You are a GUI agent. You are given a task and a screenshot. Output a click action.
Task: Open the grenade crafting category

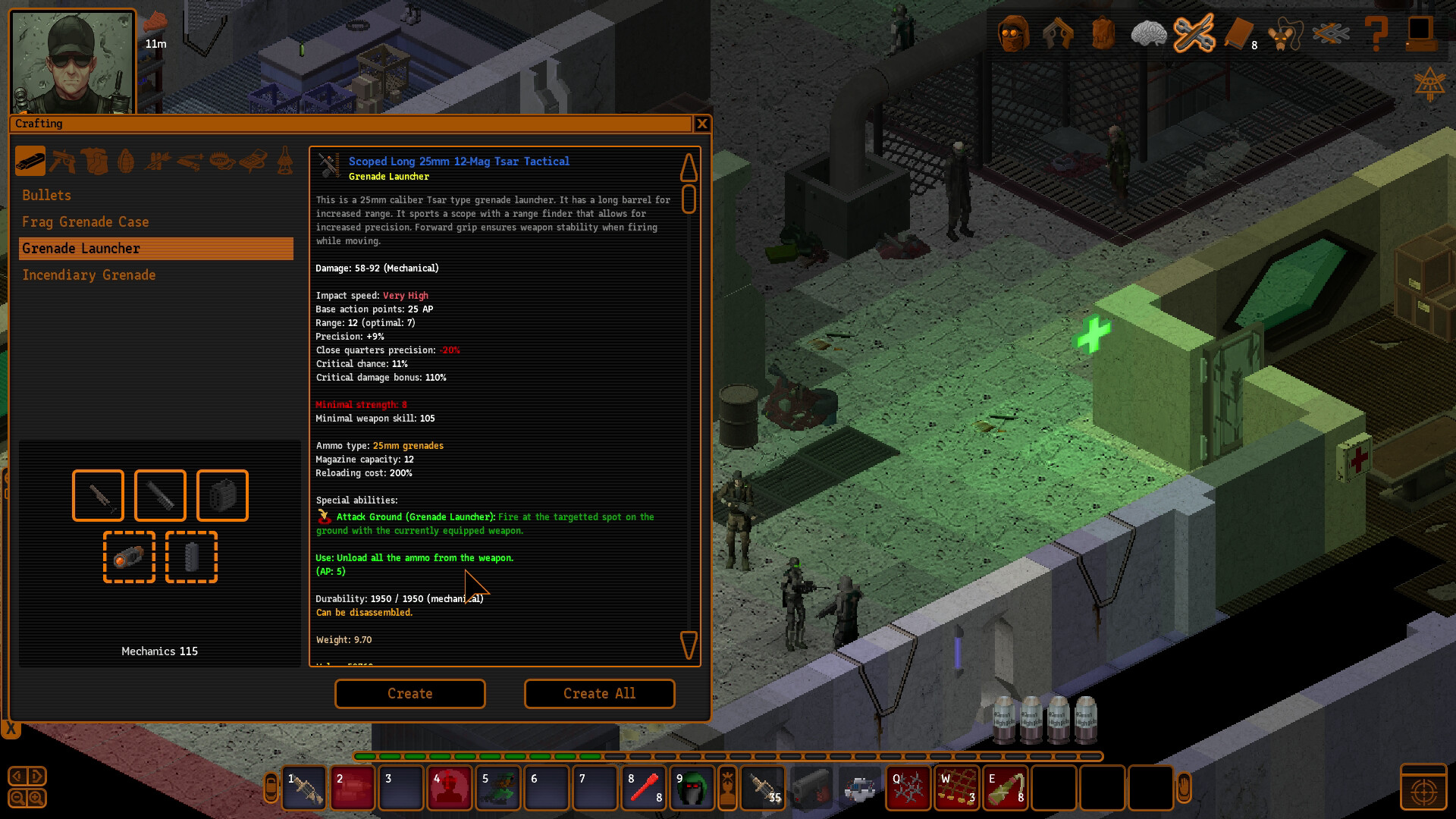pos(126,162)
